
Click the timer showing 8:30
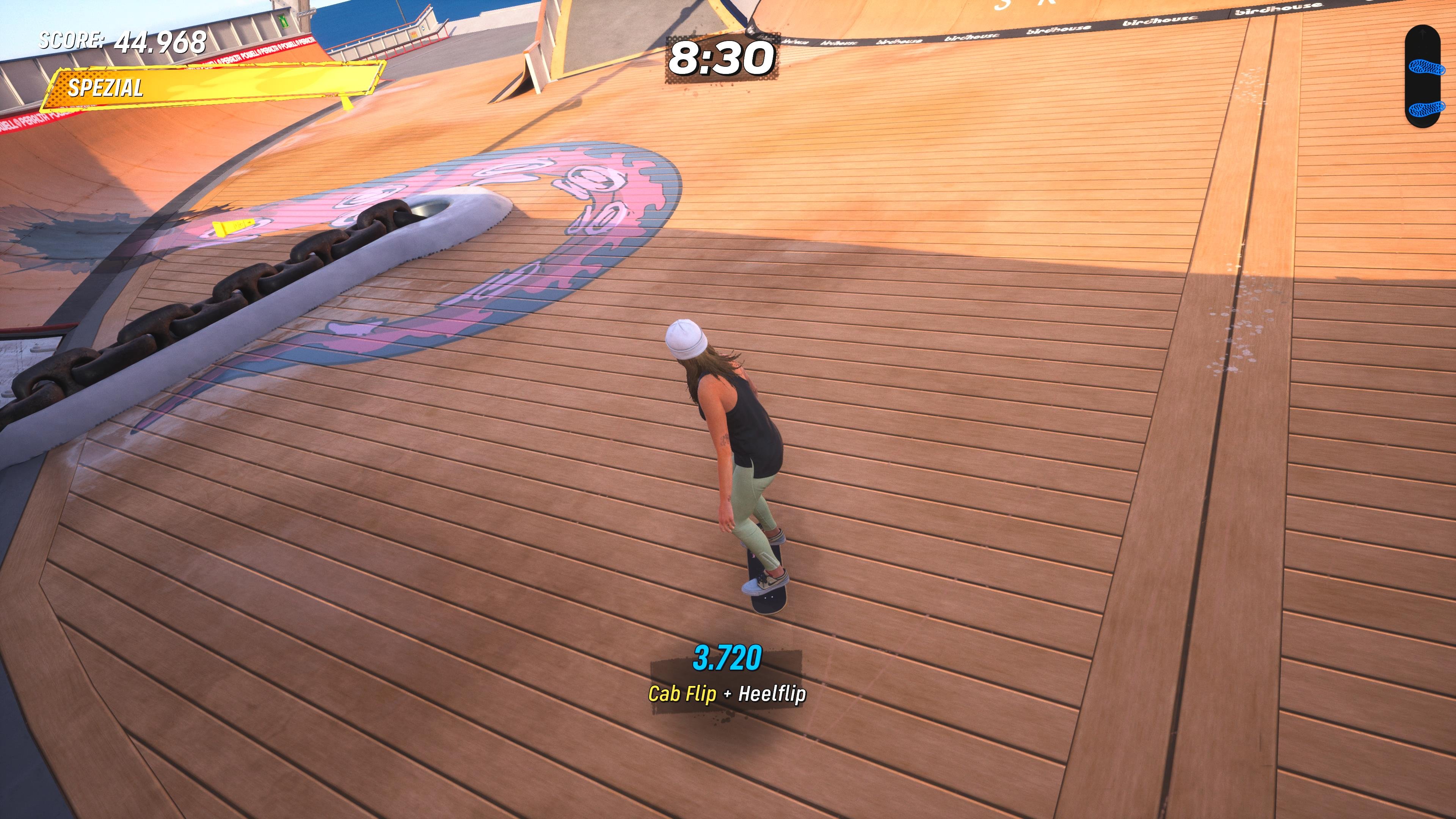click(x=718, y=57)
